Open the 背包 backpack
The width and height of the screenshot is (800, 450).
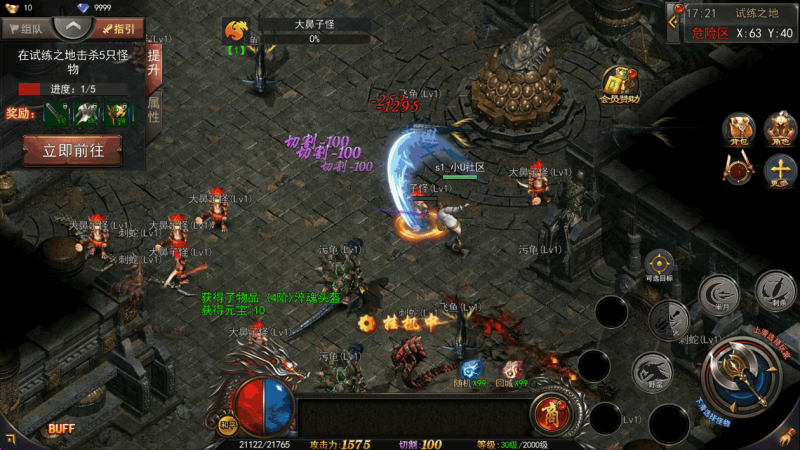(739, 128)
